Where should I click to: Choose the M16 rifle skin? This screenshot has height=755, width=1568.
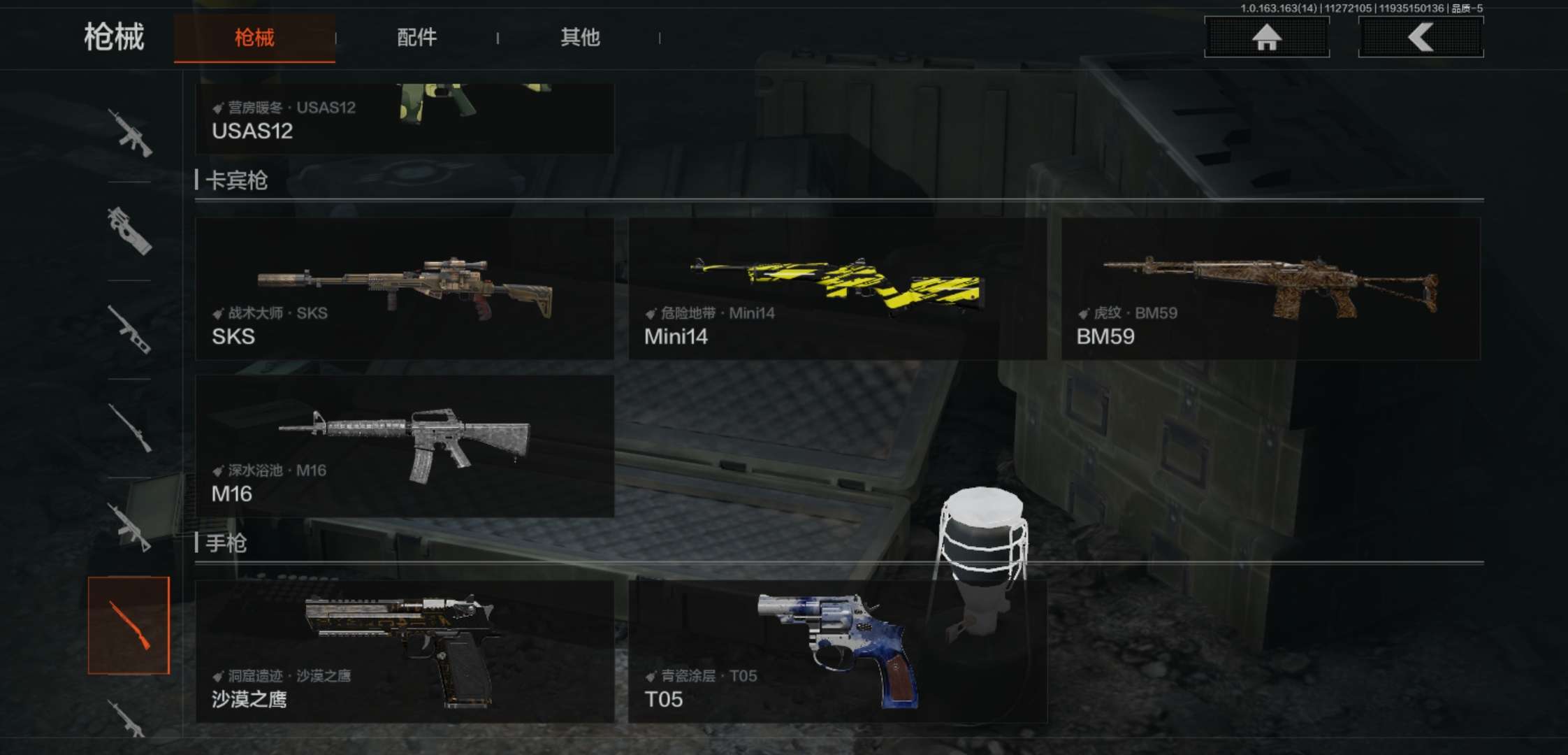pyautogui.click(x=405, y=446)
